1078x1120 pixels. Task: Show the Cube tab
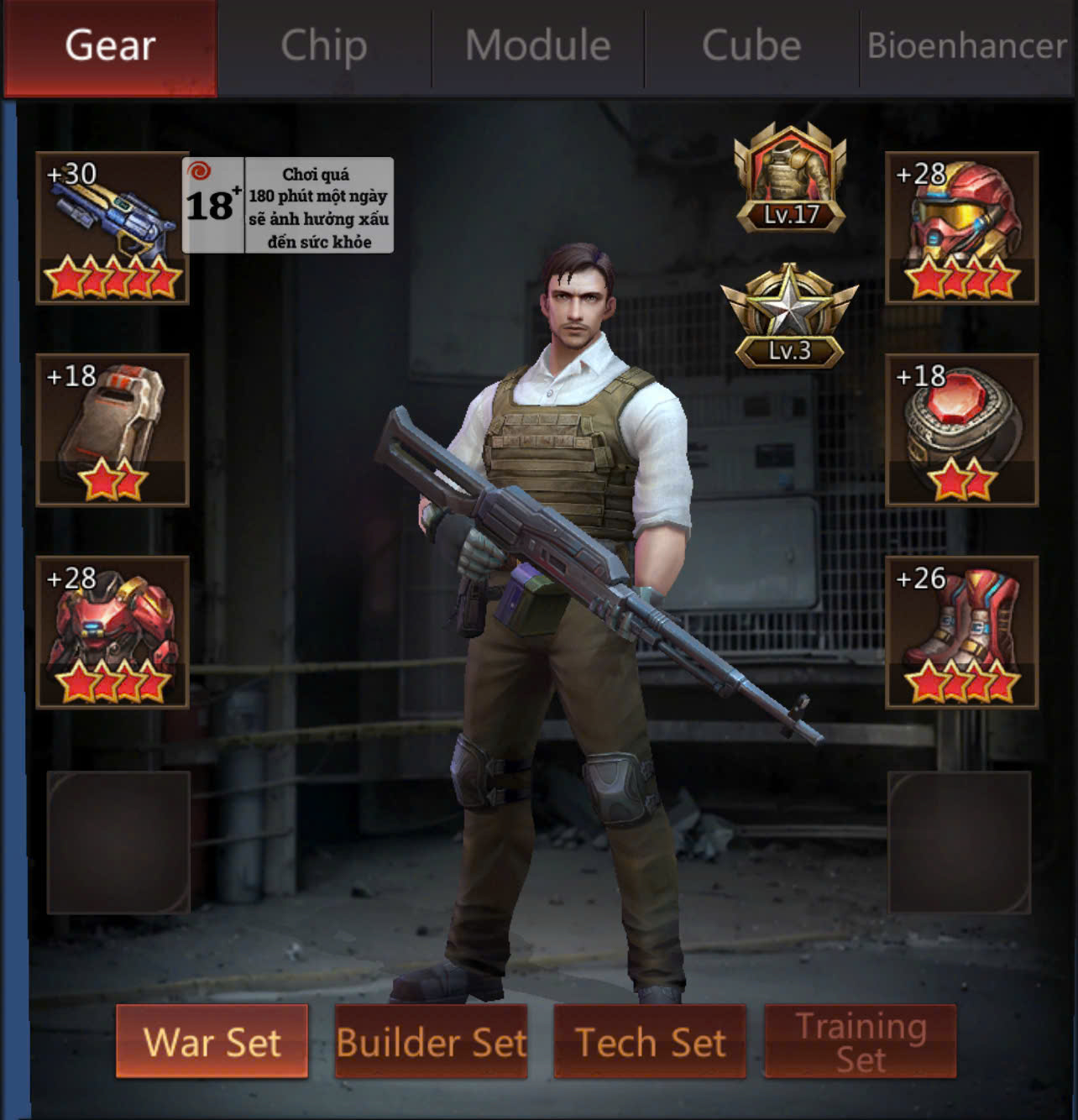[751, 46]
